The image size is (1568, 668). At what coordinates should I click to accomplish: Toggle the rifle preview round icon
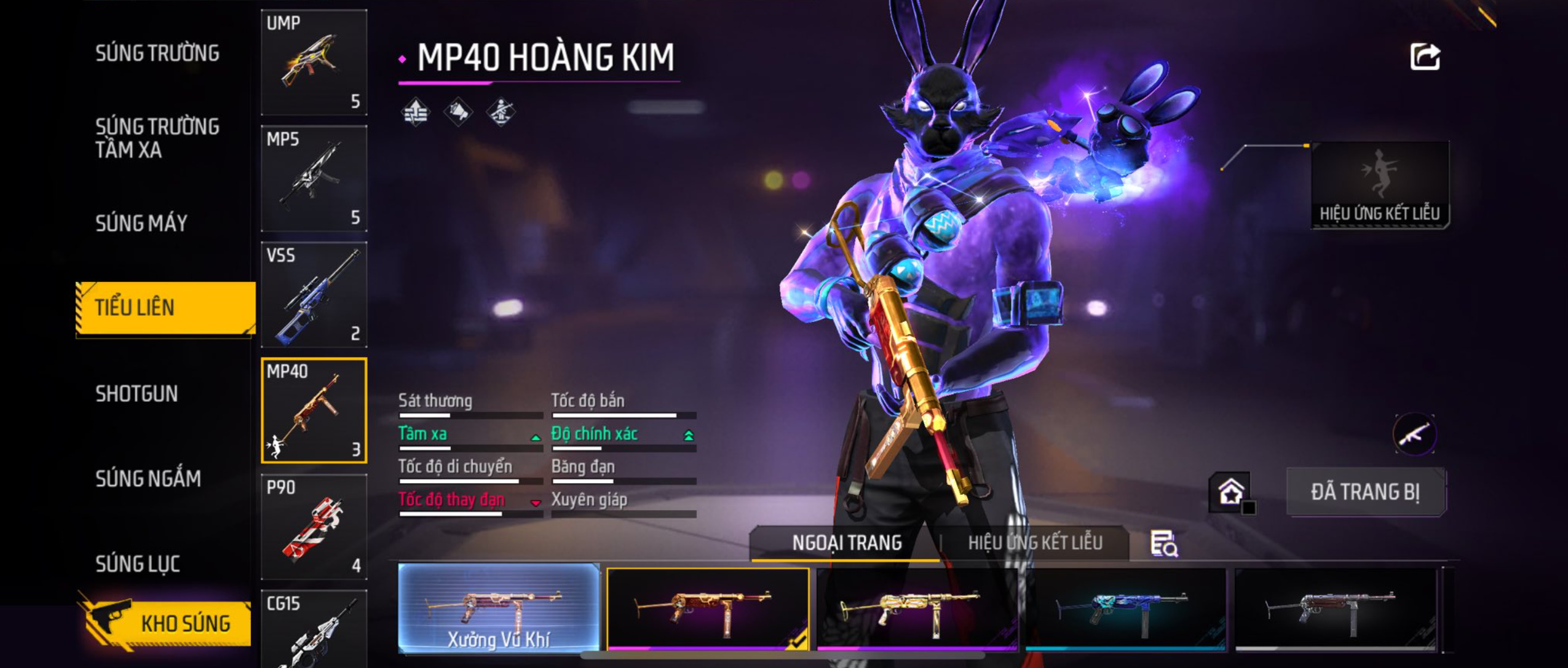(1414, 434)
